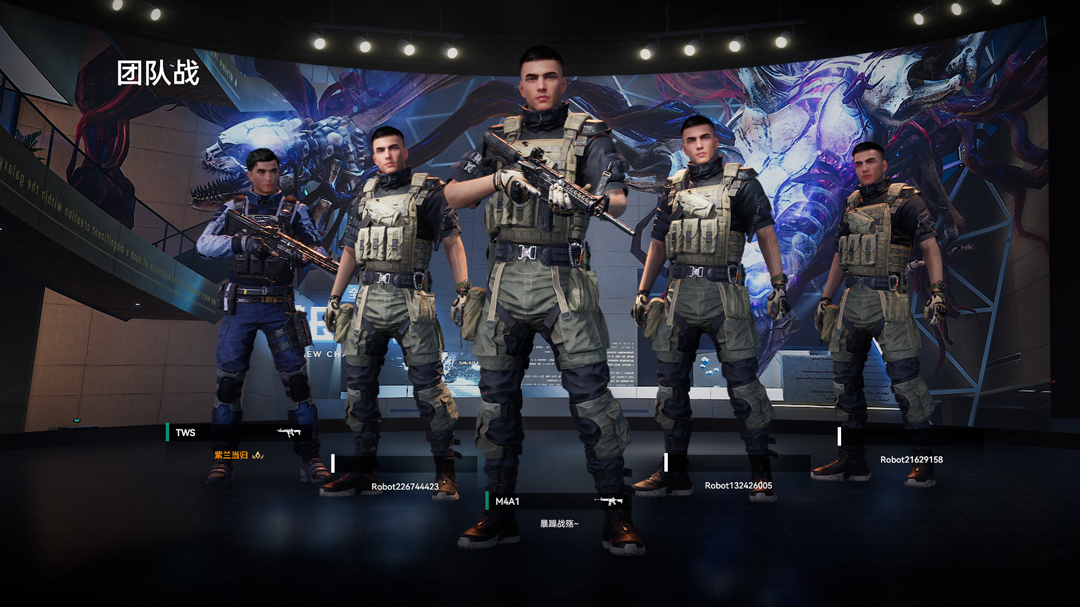Pick the Robot21629158 player label
This screenshot has height=607, width=1080.
911,460
